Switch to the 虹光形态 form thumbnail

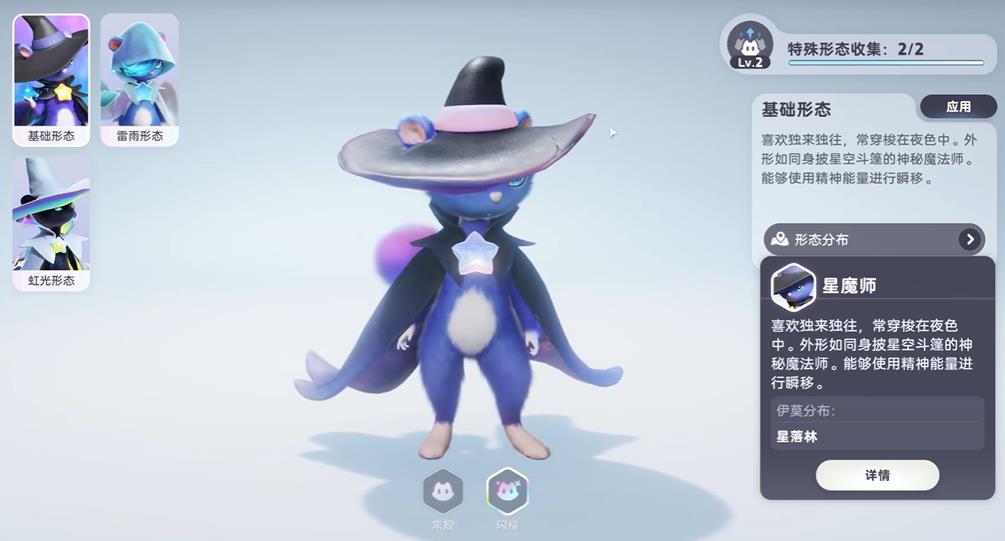(x=51, y=223)
